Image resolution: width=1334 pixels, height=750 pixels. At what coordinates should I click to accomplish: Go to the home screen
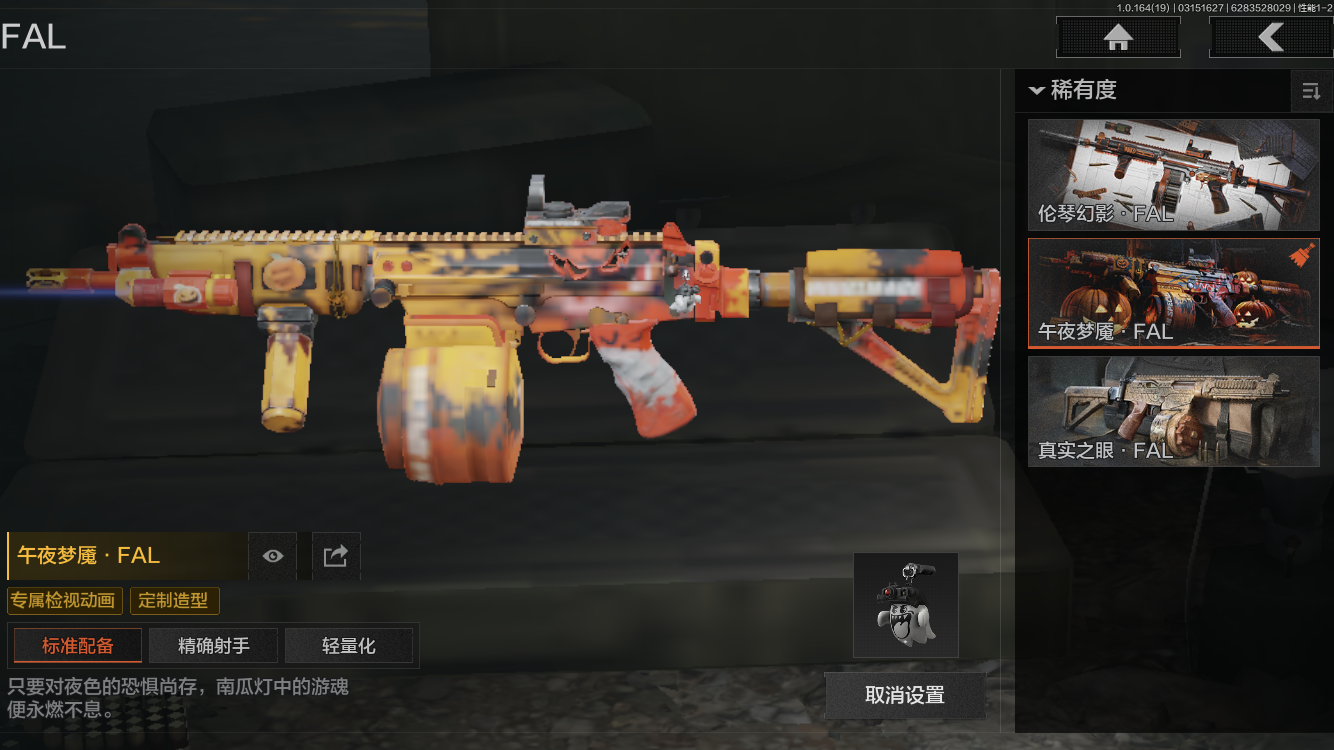click(x=1118, y=38)
